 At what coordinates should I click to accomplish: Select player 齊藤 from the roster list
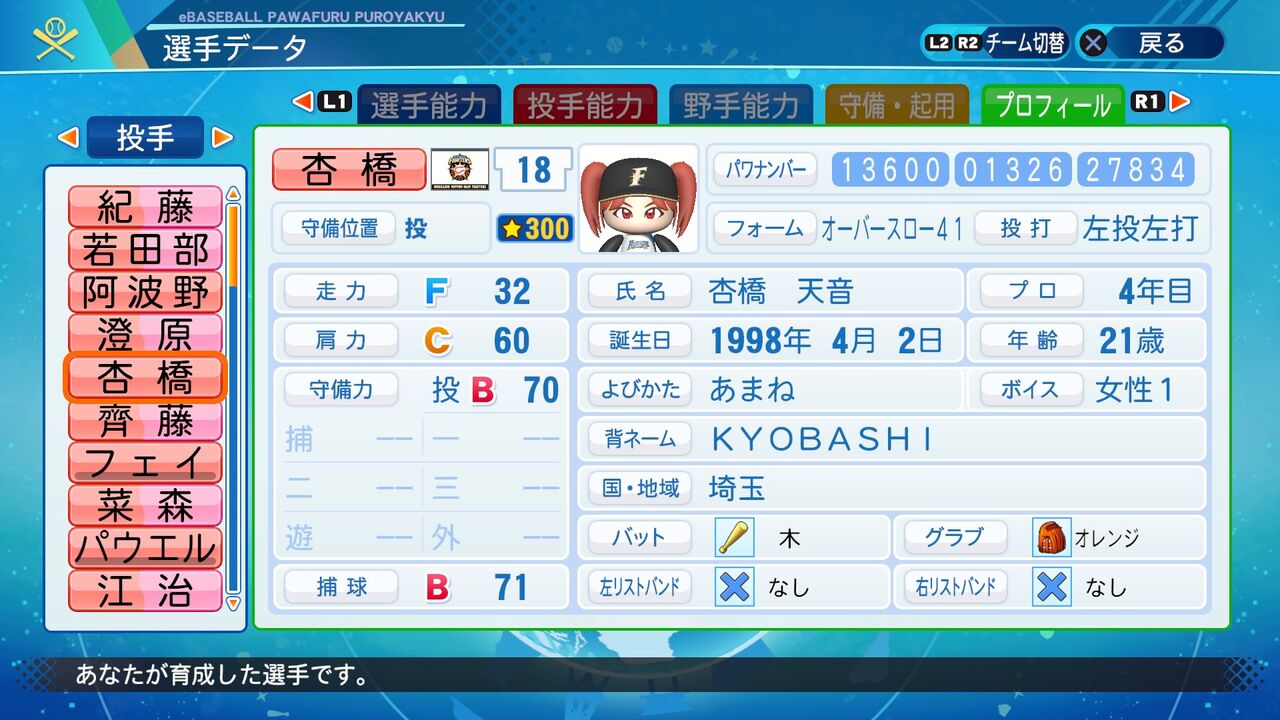point(144,423)
